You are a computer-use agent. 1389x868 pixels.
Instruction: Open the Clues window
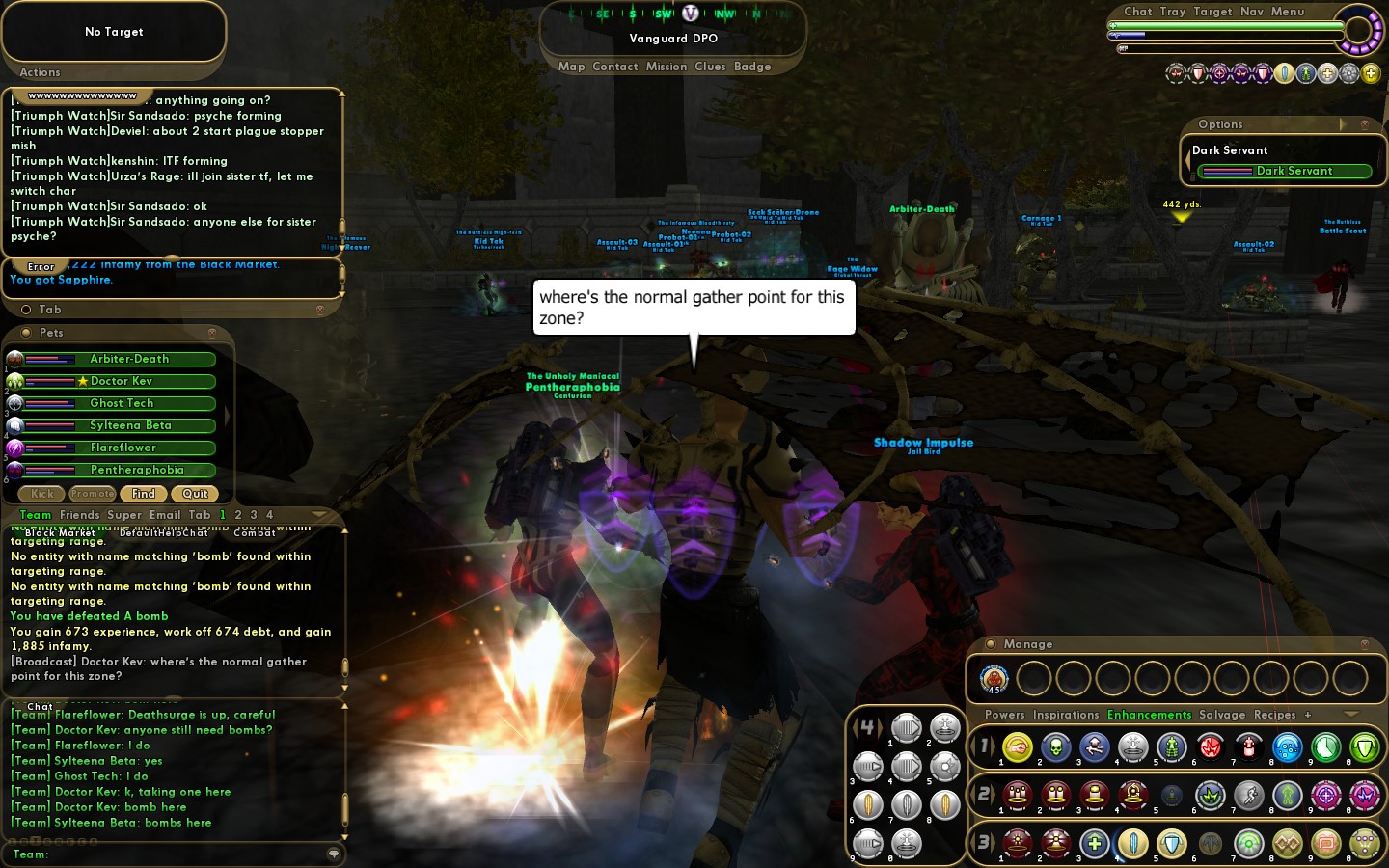(x=710, y=67)
